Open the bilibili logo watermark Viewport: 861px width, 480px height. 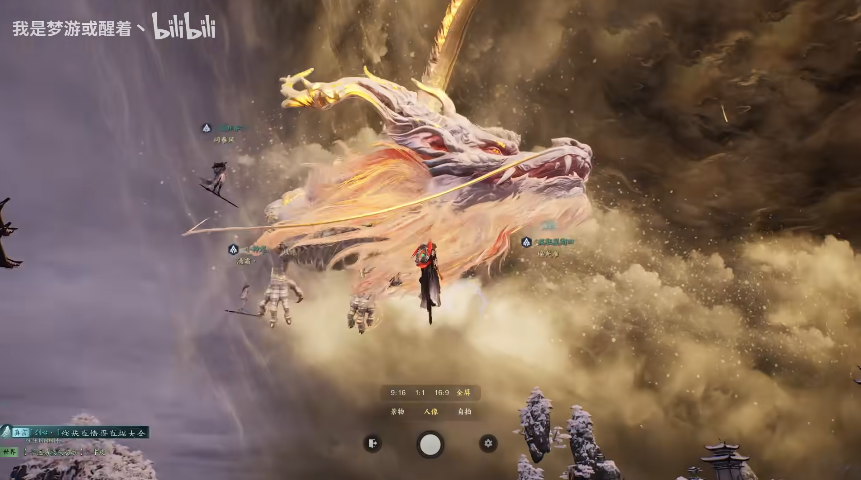tap(184, 27)
